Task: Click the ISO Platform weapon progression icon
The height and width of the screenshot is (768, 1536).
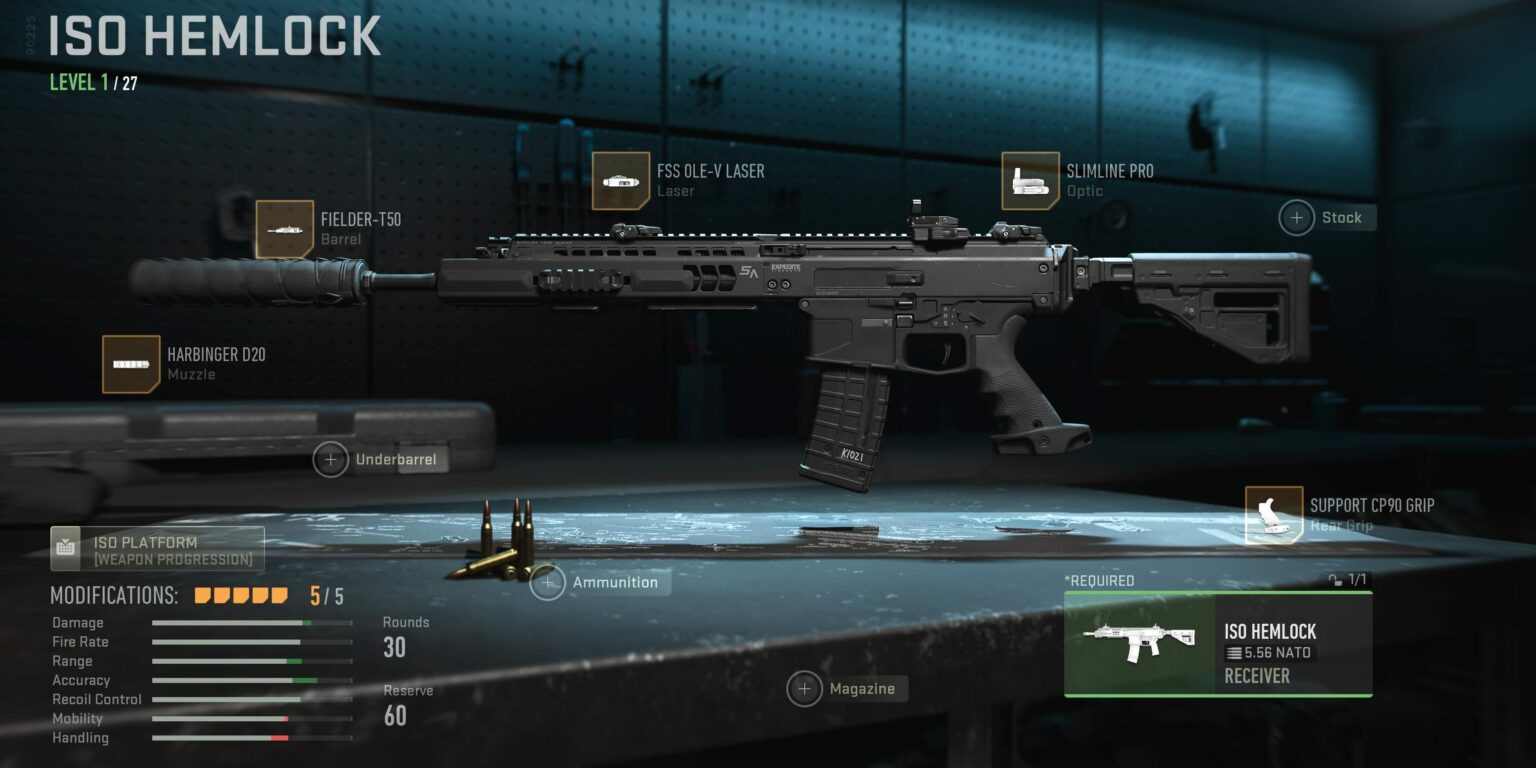Action: 68,545
